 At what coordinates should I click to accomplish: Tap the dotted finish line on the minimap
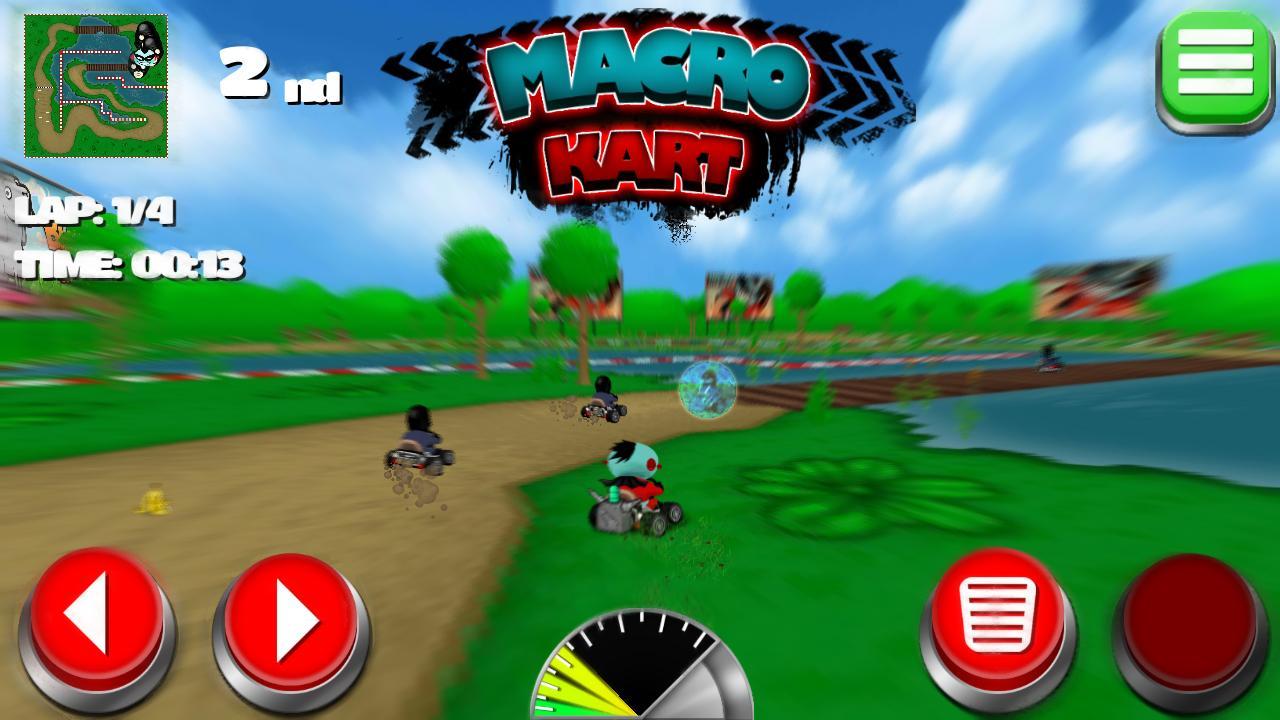coord(44,88)
